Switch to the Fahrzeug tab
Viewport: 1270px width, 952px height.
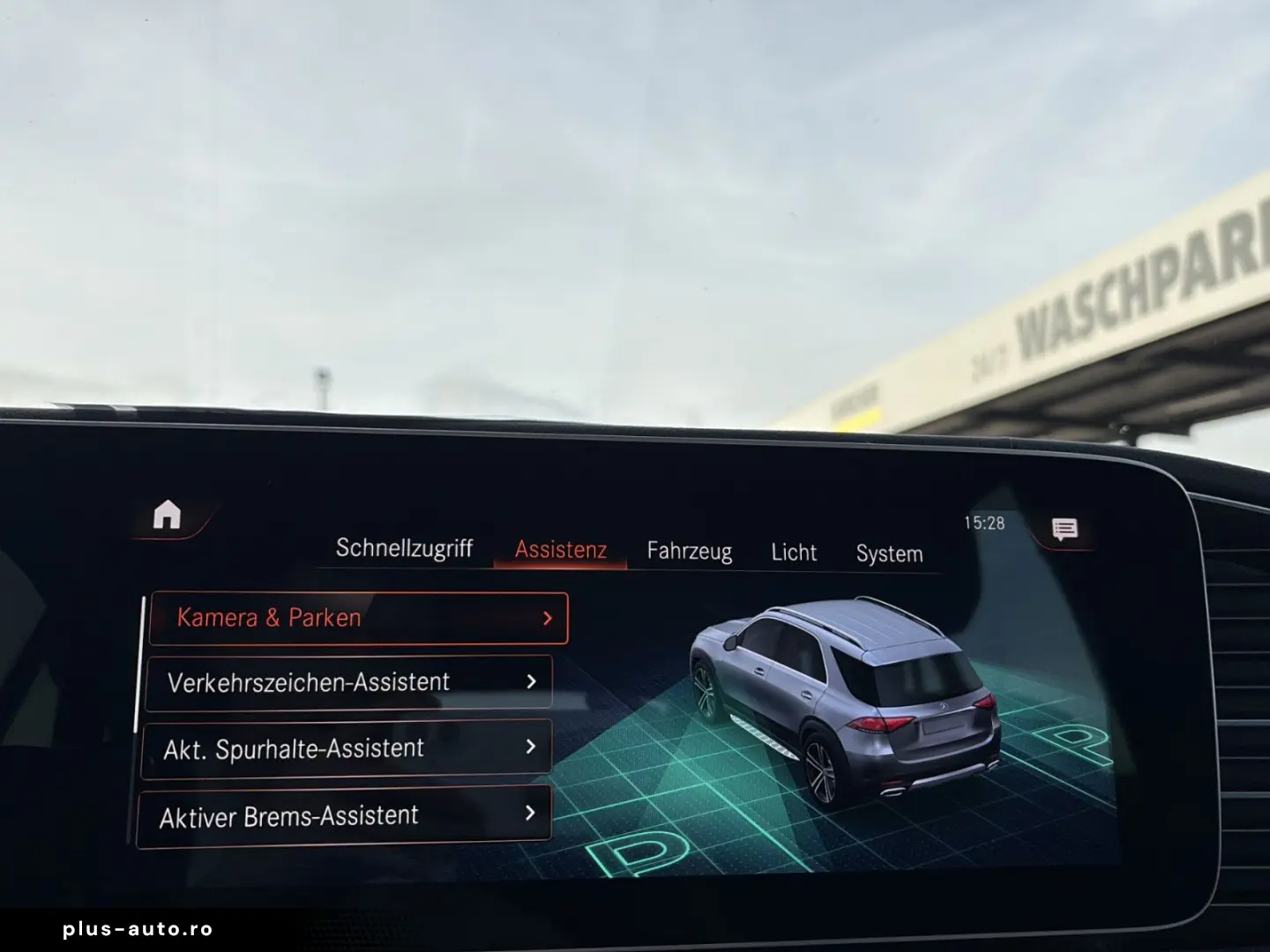pos(689,551)
